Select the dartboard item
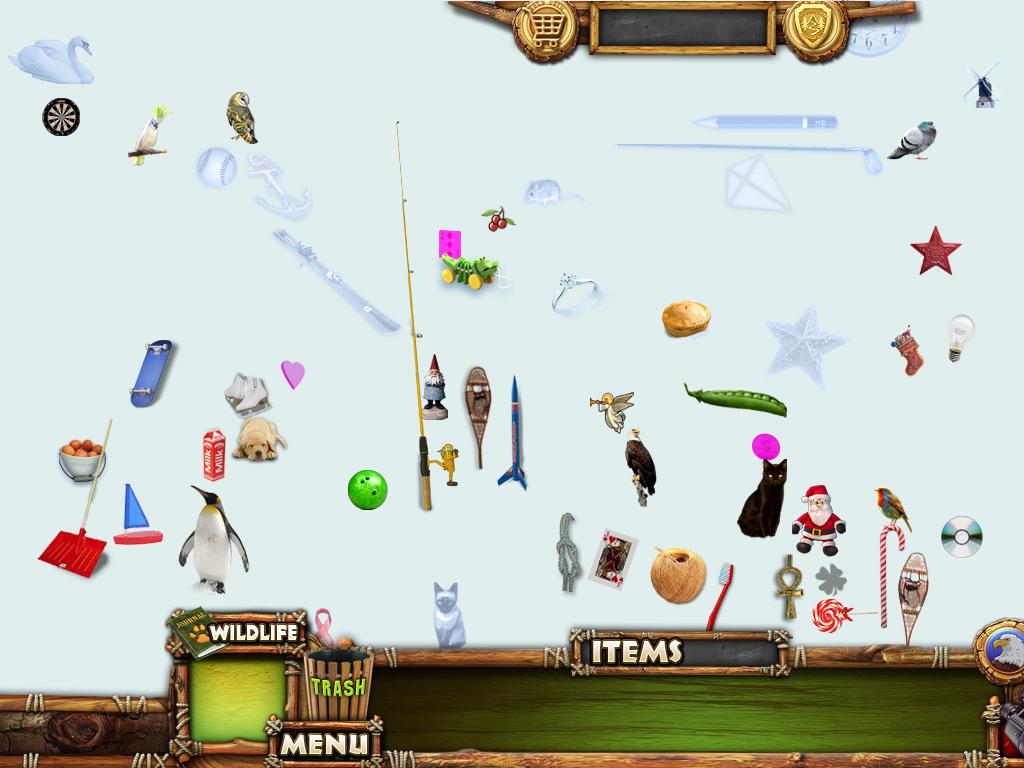Viewport: 1024px width, 768px height. [x=61, y=117]
